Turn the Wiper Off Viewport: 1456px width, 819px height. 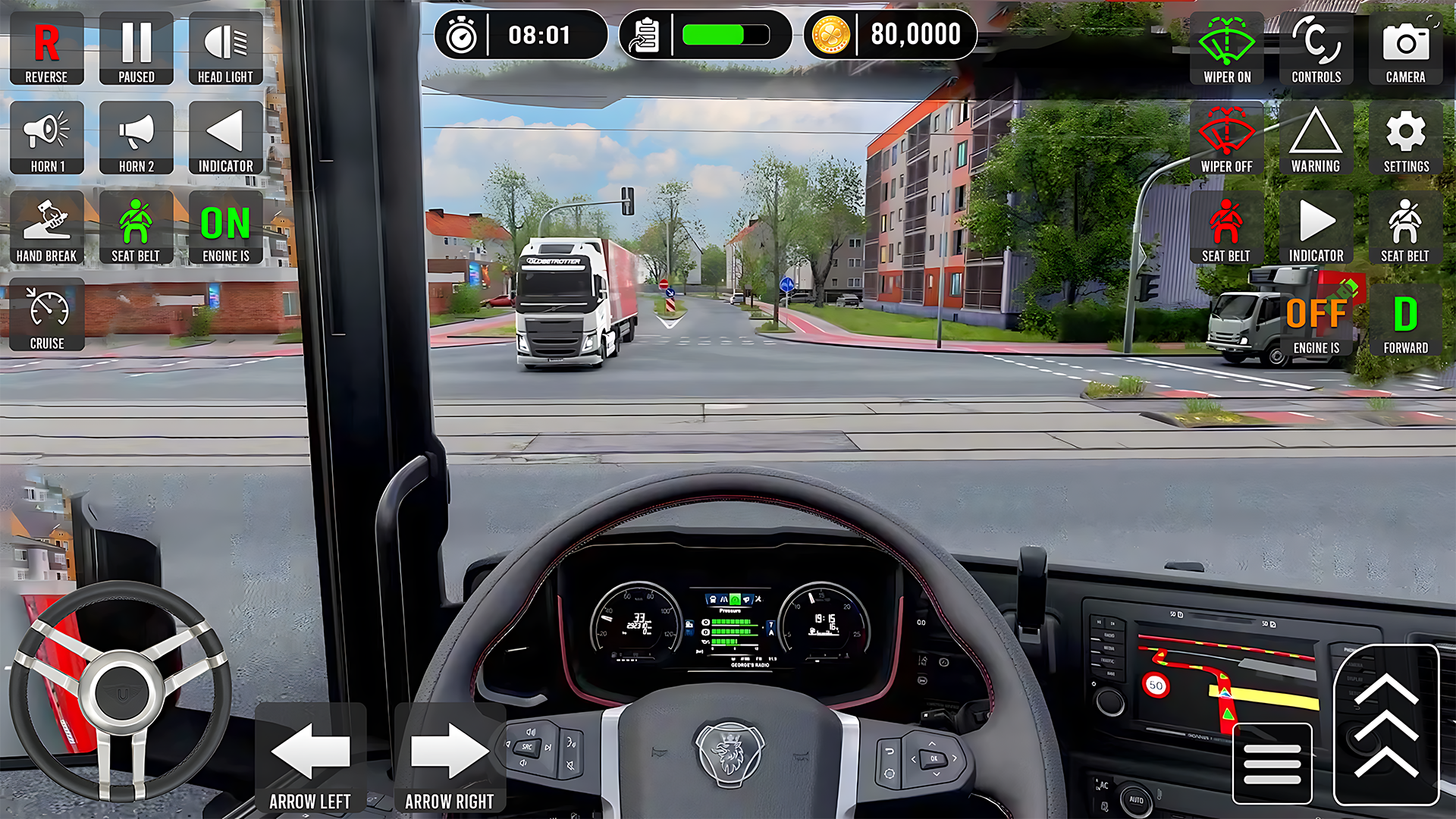(x=1226, y=138)
